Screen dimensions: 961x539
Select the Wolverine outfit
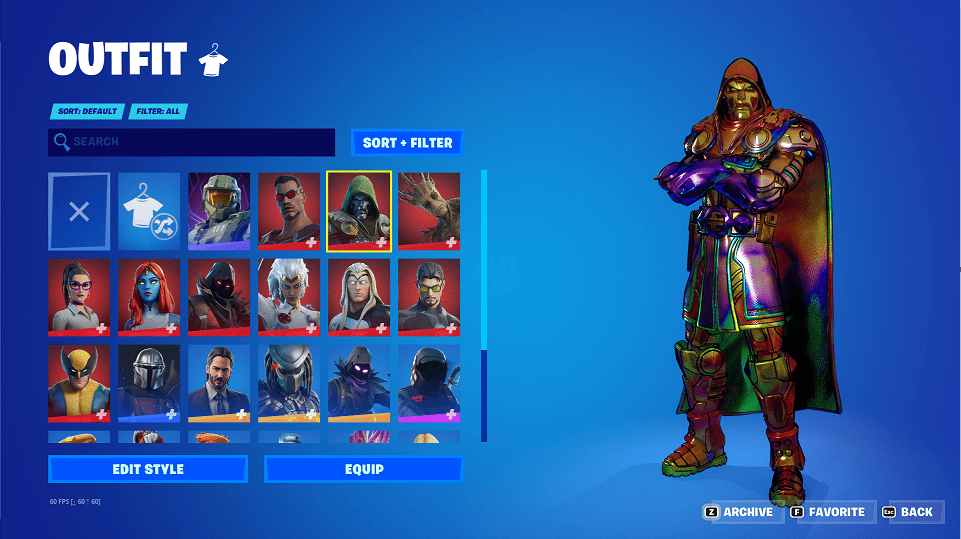[x=79, y=383]
